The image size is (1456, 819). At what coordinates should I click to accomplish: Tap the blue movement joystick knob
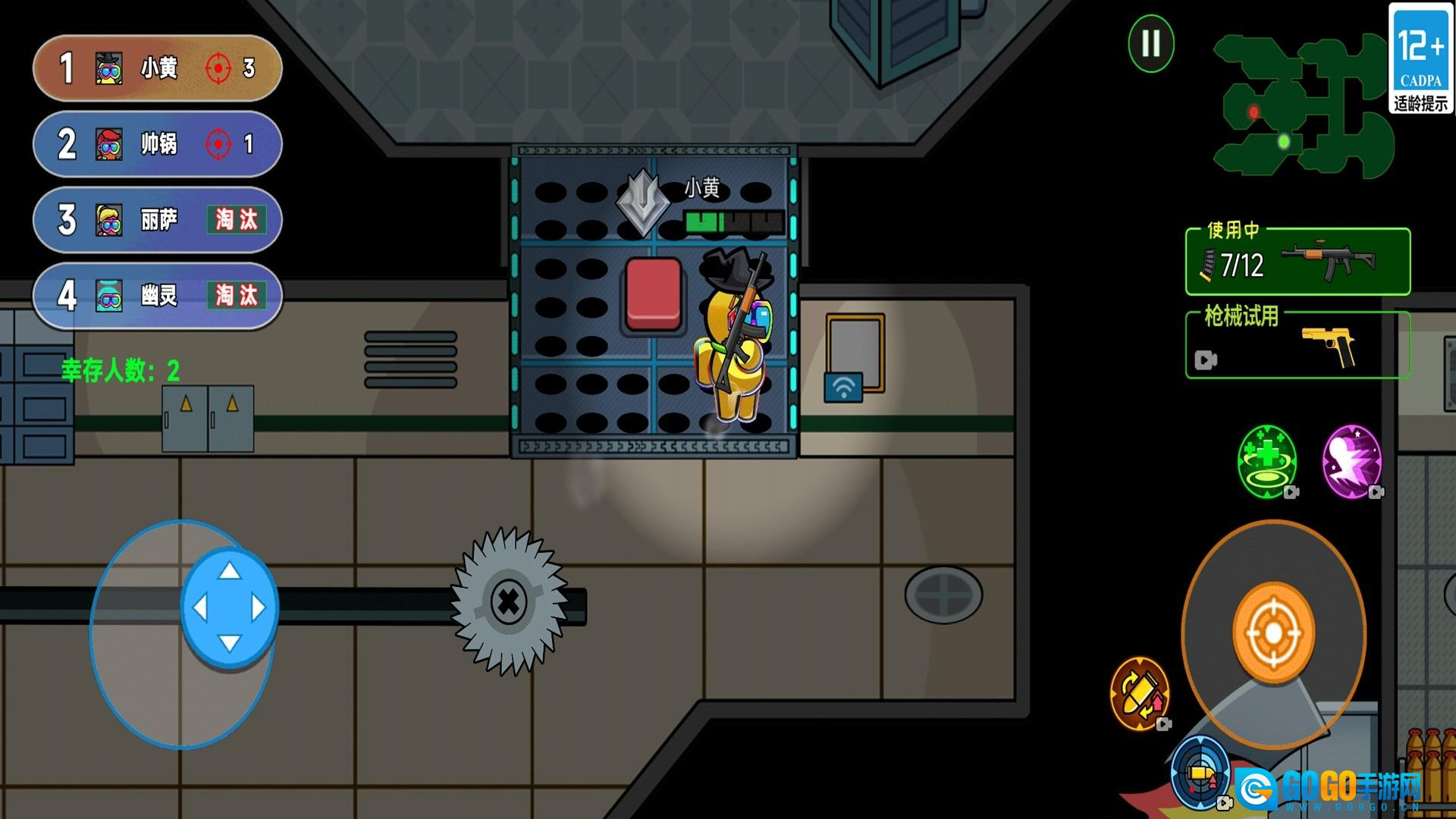coord(229,607)
